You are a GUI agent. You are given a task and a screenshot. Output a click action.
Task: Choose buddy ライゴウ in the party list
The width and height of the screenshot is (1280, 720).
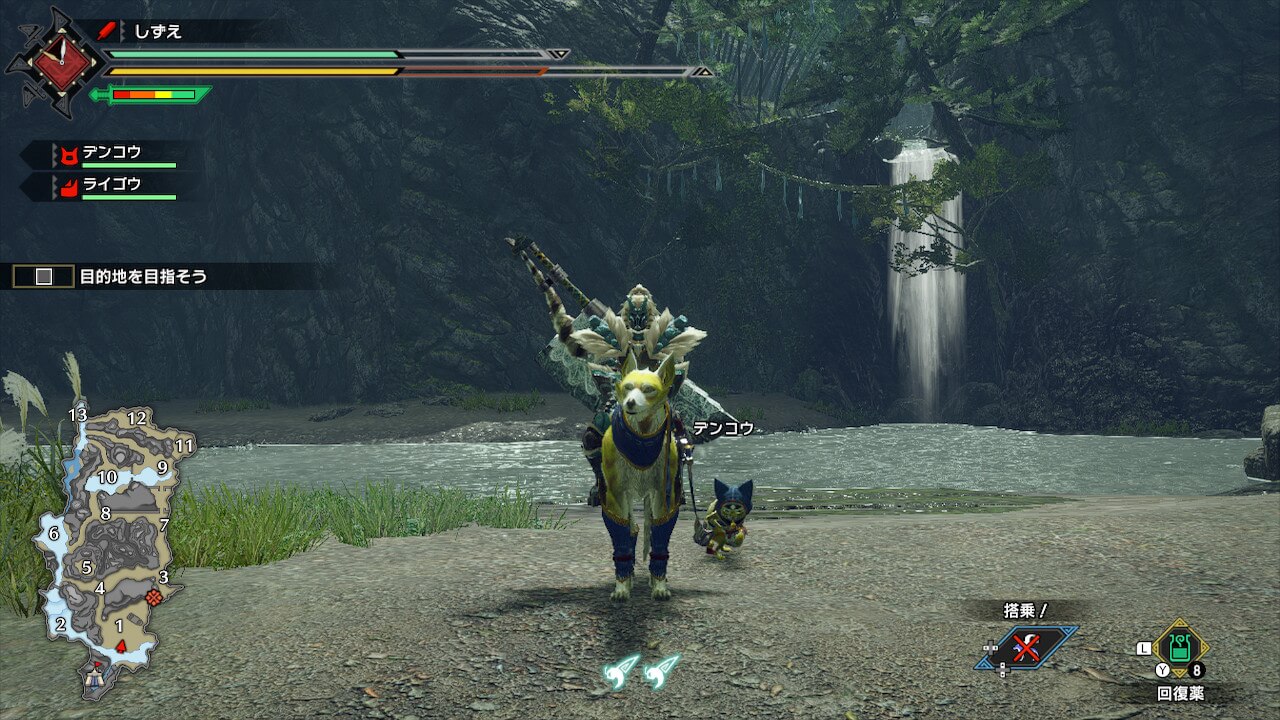[x=112, y=185]
